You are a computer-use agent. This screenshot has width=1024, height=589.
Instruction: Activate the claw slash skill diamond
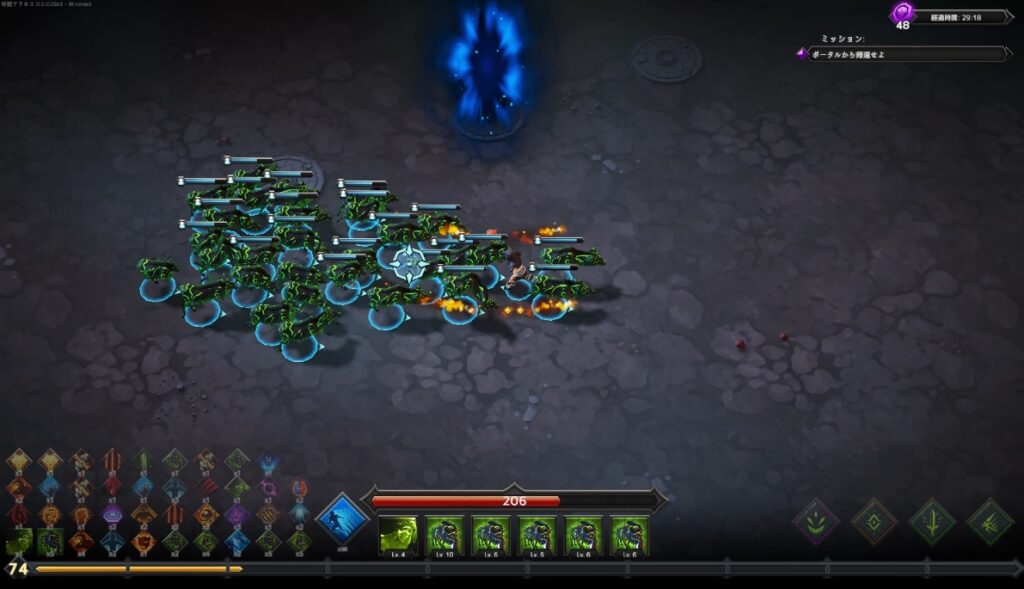(x=990, y=521)
